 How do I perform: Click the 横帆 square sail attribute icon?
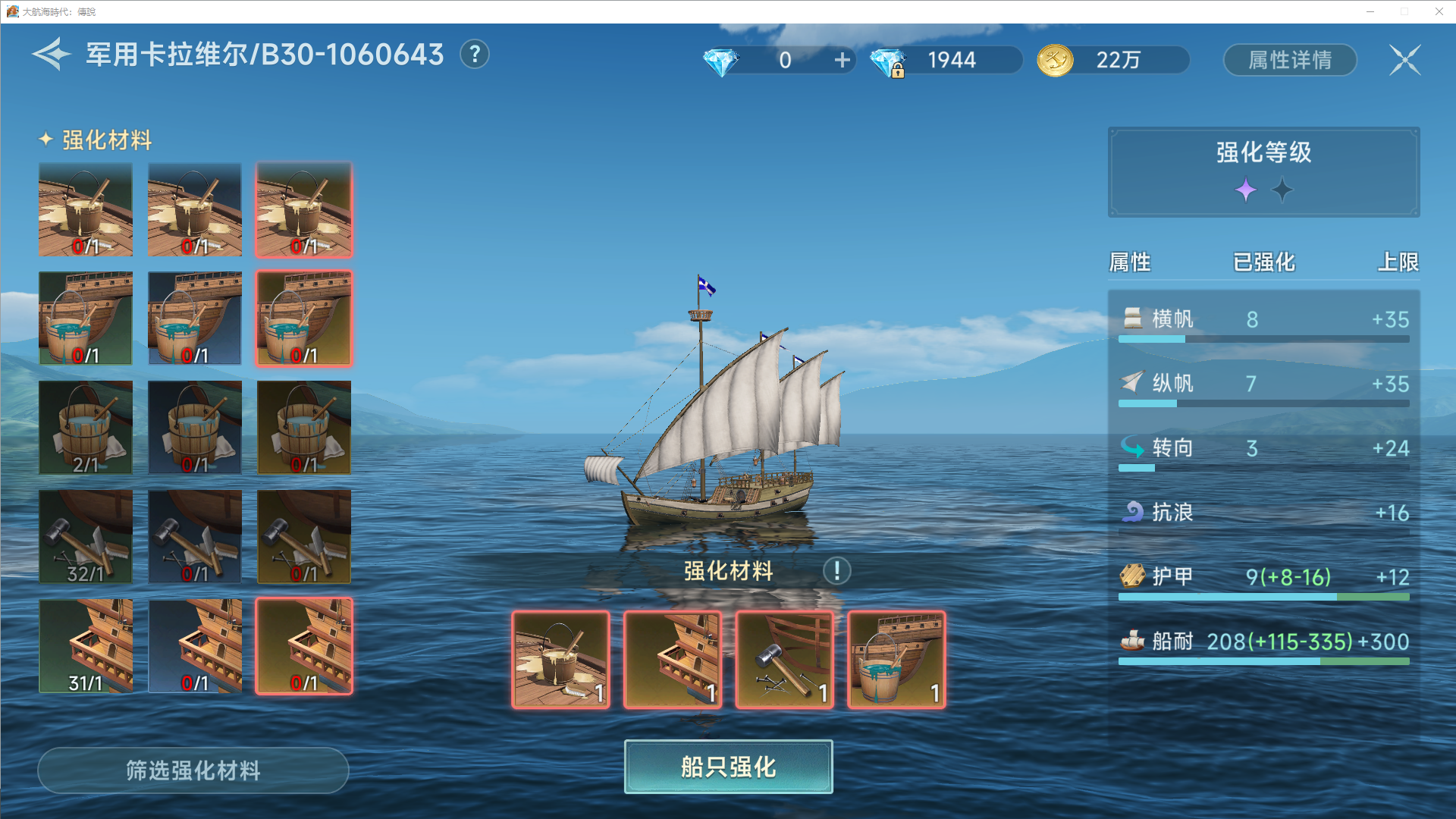[1133, 318]
